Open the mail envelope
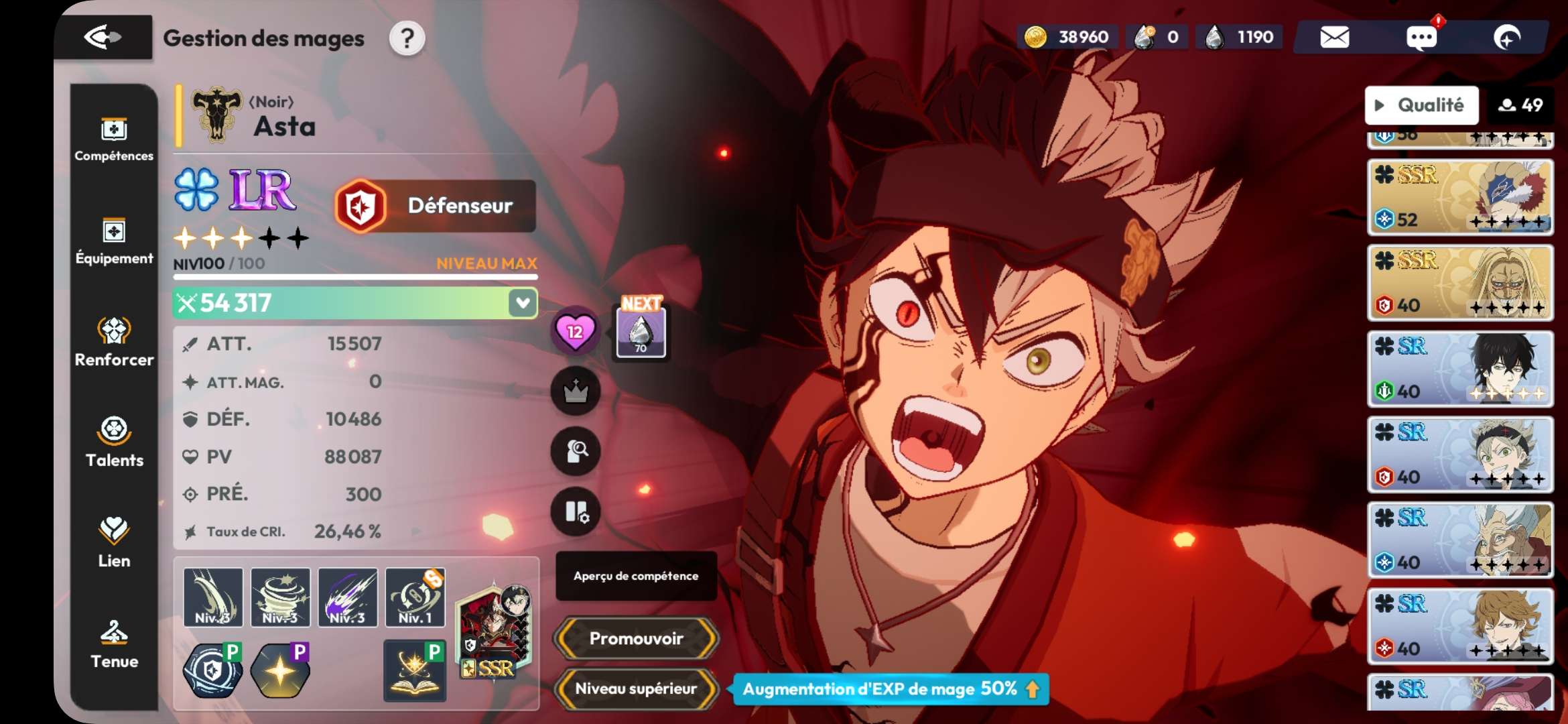The height and width of the screenshot is (724, 1568). coord(1334,38)
